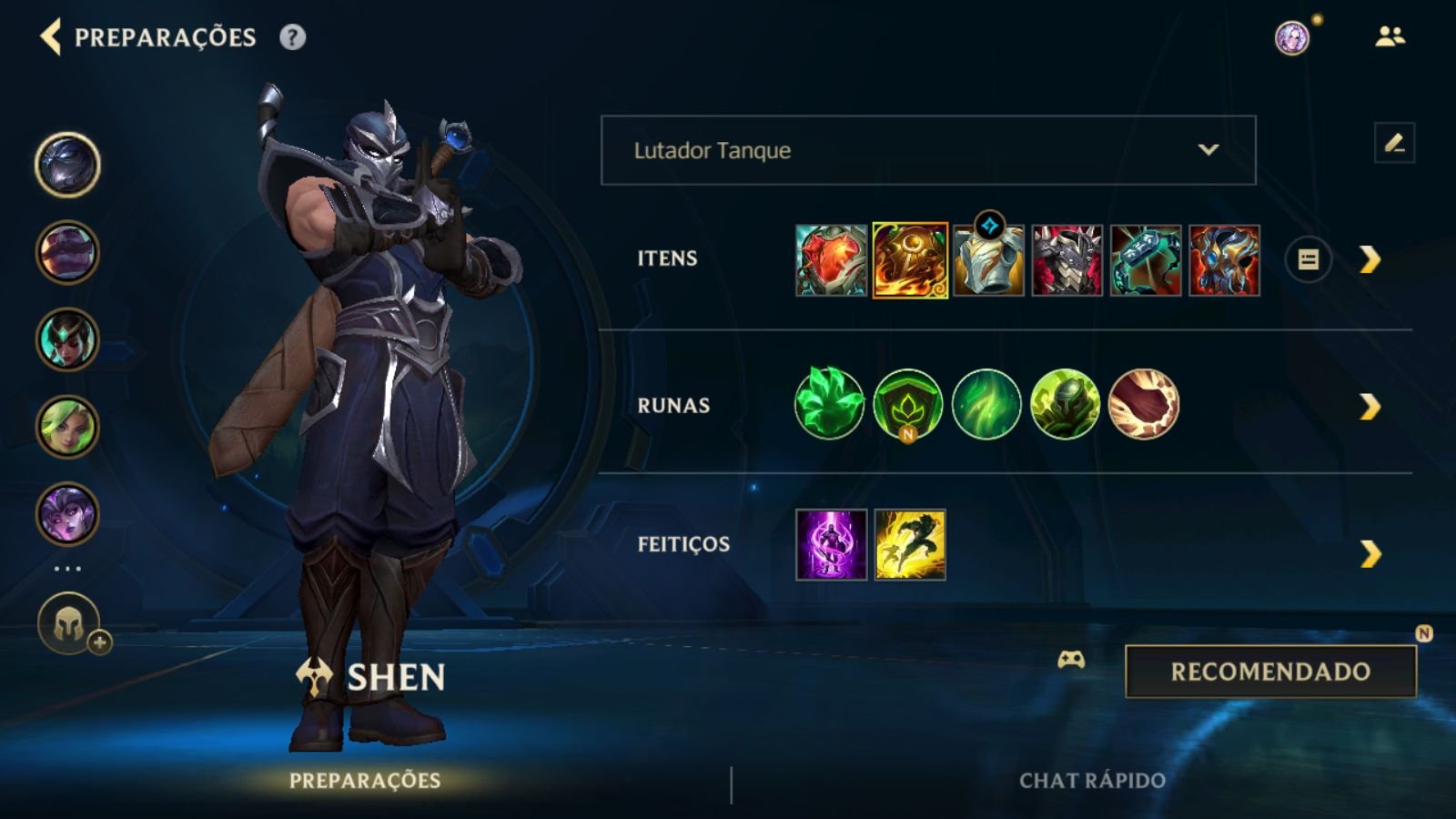Go back from Preparações screen
This screenshot has width=1456, height=819.
pyautogui.click(x=51, y=37)
